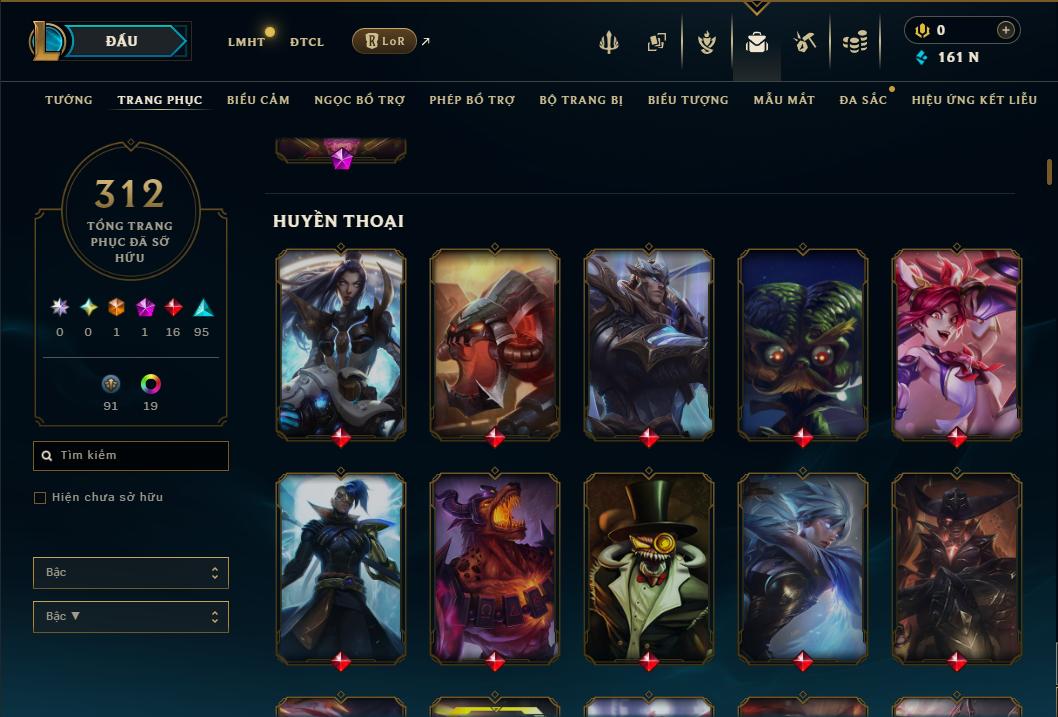Click the Tìm kiếm search box
This screenshot has height=717, width=1058.
point(131,456)
